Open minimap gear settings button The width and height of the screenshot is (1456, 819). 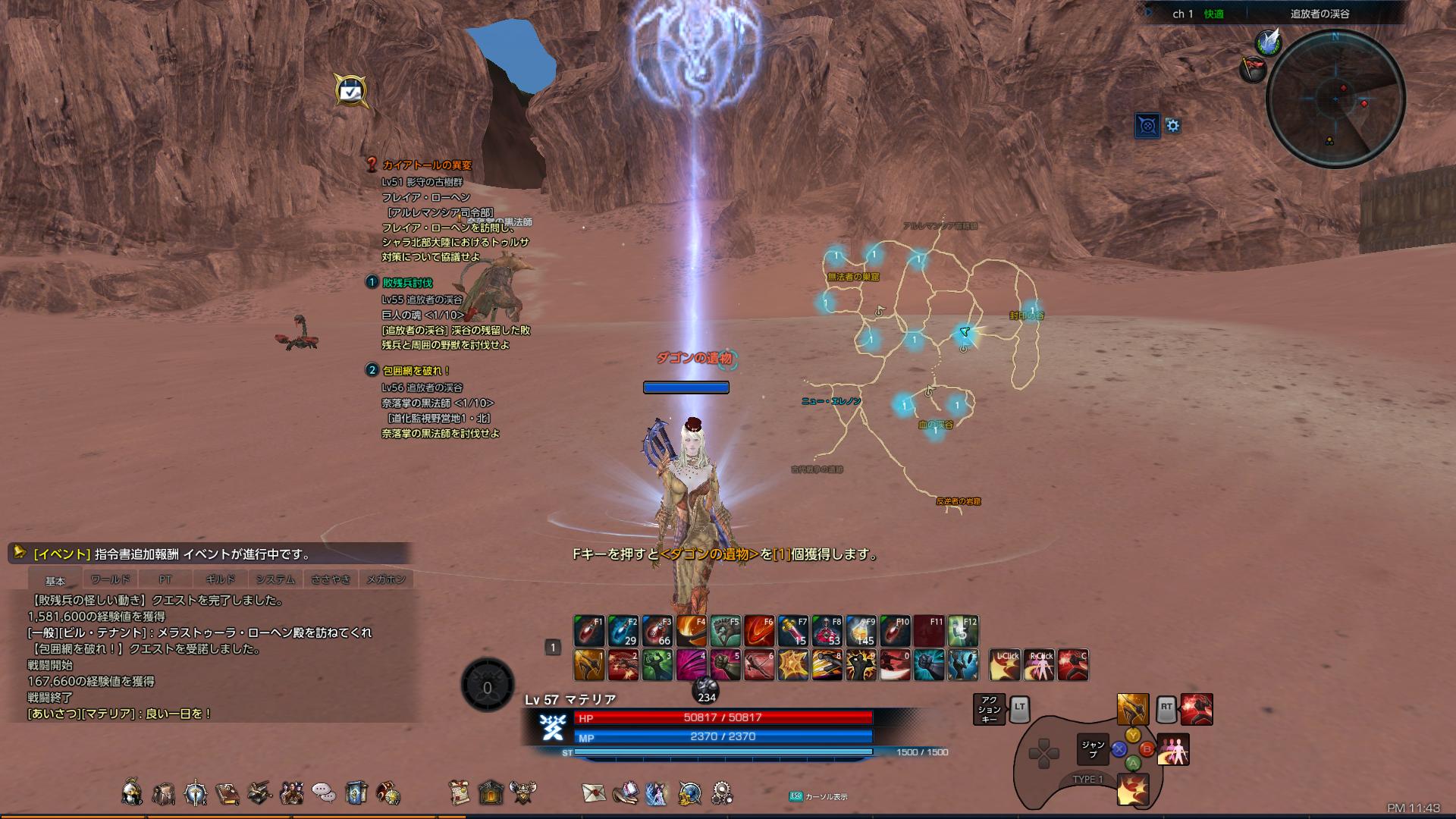(1173, 126)
